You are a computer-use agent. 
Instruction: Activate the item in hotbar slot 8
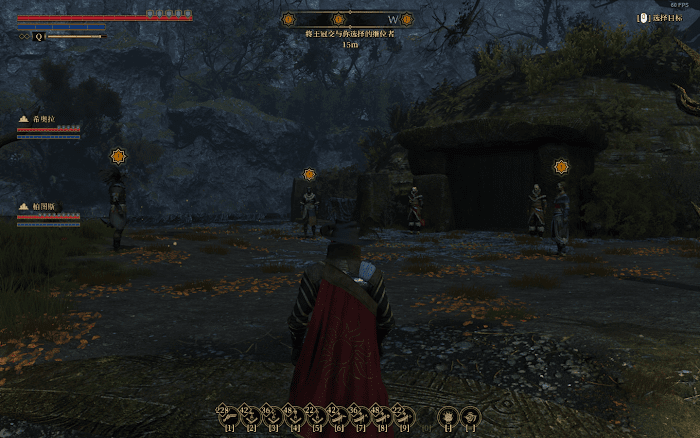[x=382, y=414]
